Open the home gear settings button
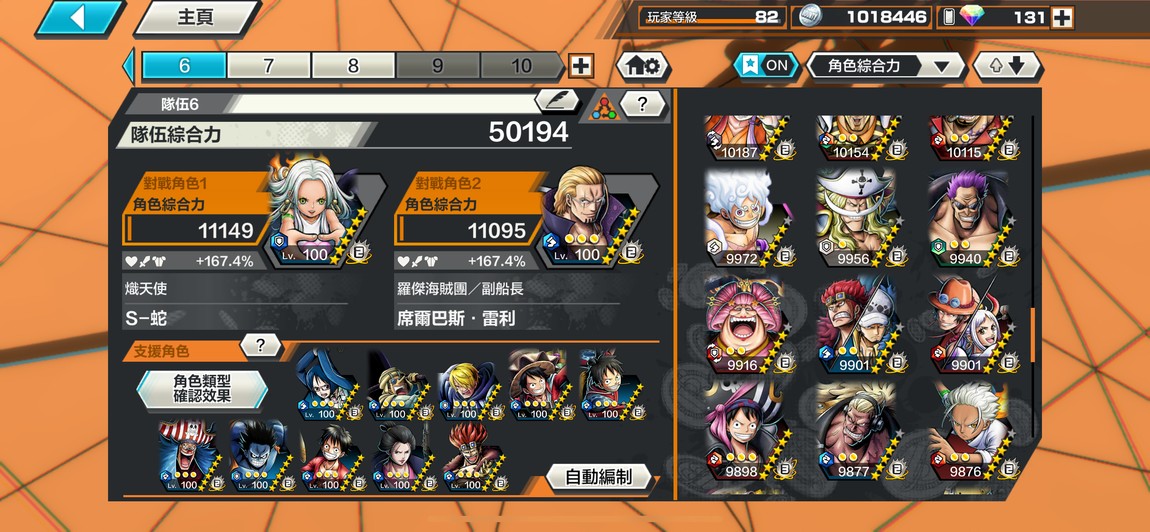 [642, 66]
